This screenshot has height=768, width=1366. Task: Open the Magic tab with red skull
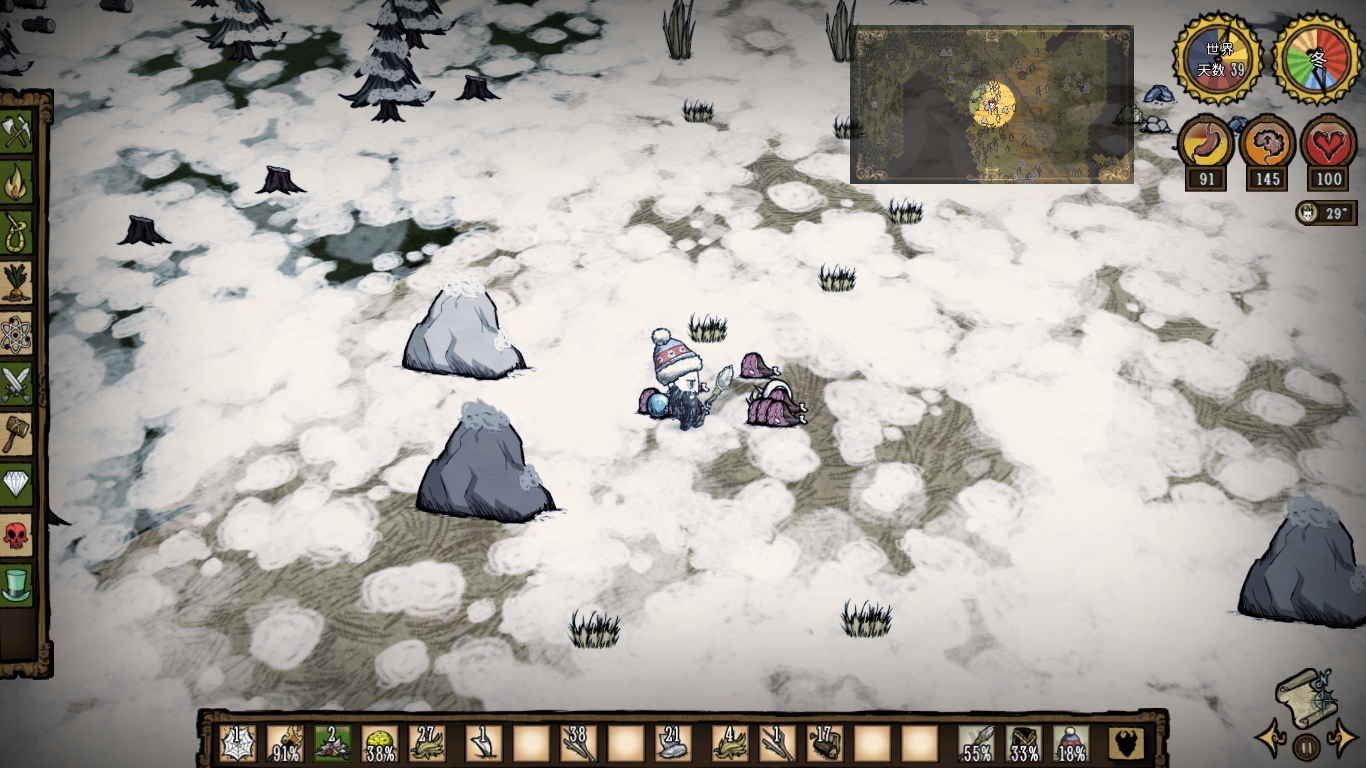click(17, 535)
